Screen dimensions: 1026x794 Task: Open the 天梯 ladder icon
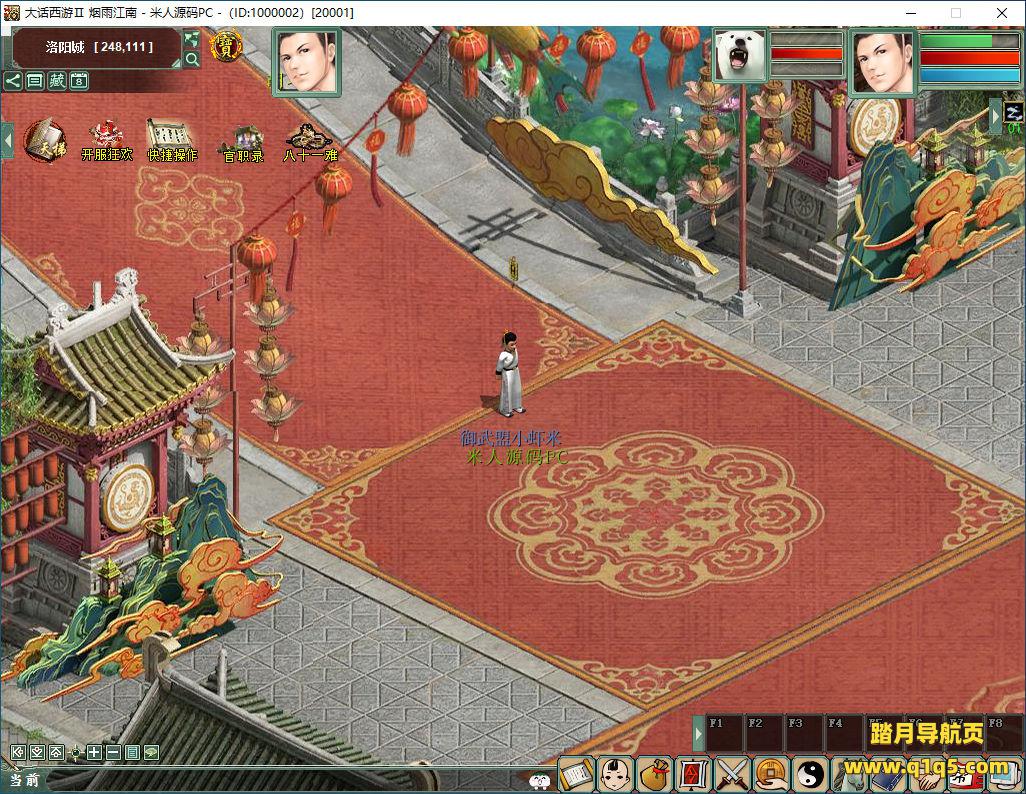tap(45, 138)
